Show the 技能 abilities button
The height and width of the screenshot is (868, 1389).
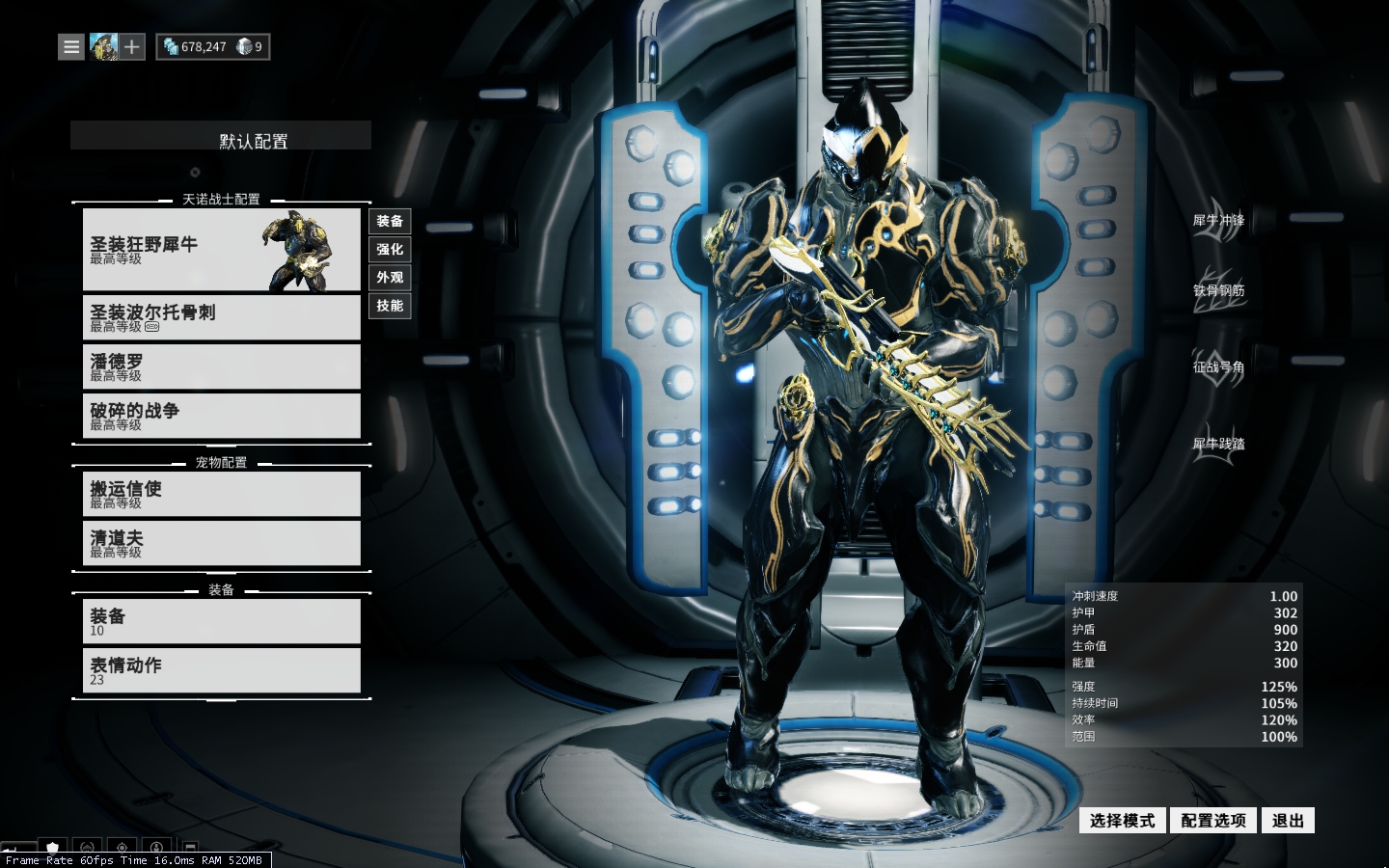[390, 306]
